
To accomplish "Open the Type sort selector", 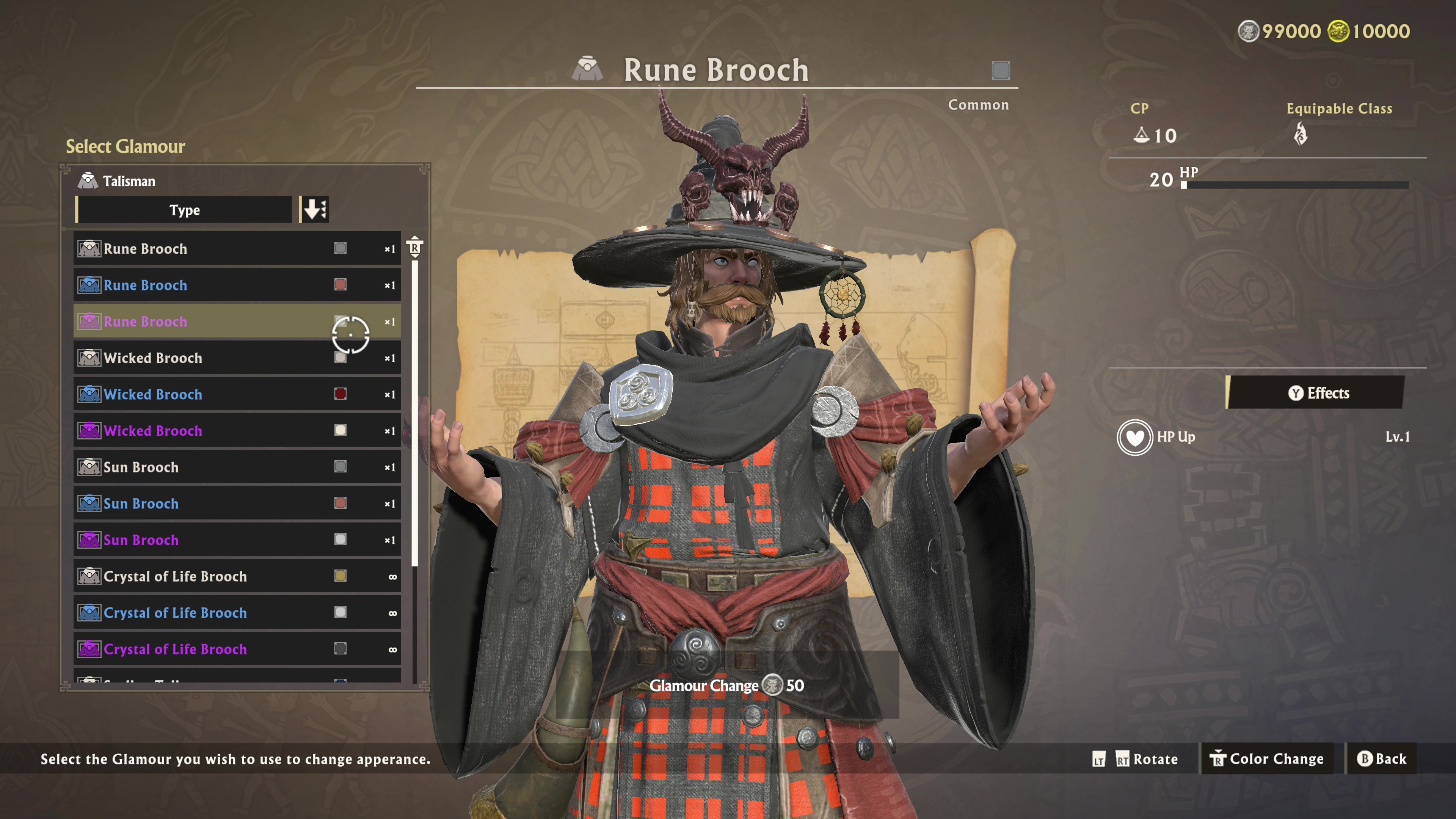I will 184,210.
